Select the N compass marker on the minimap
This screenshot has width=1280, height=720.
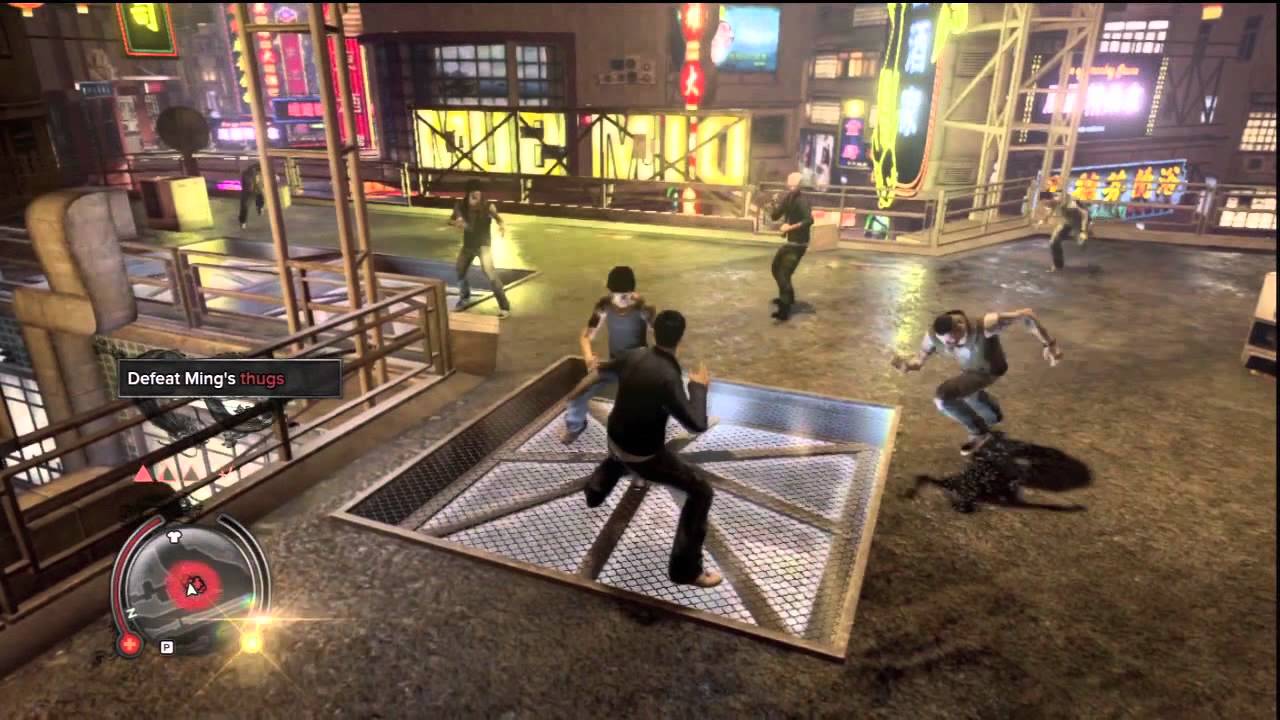coord(131,614)
